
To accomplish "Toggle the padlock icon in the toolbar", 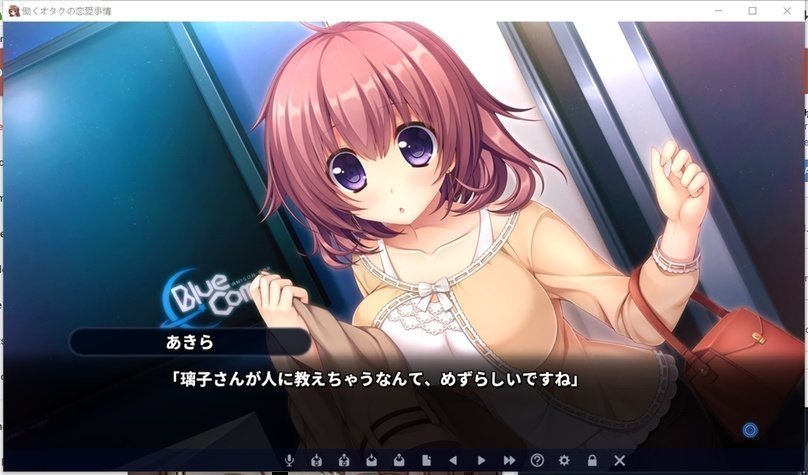I will pyautogui.click(x=592, y=460).
